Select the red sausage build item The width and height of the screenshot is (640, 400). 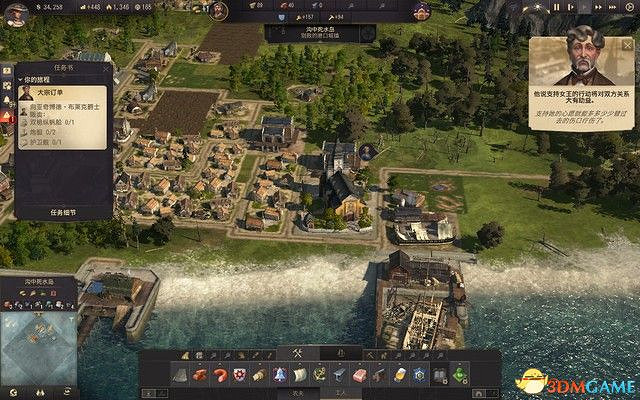[x=219, y=374]
